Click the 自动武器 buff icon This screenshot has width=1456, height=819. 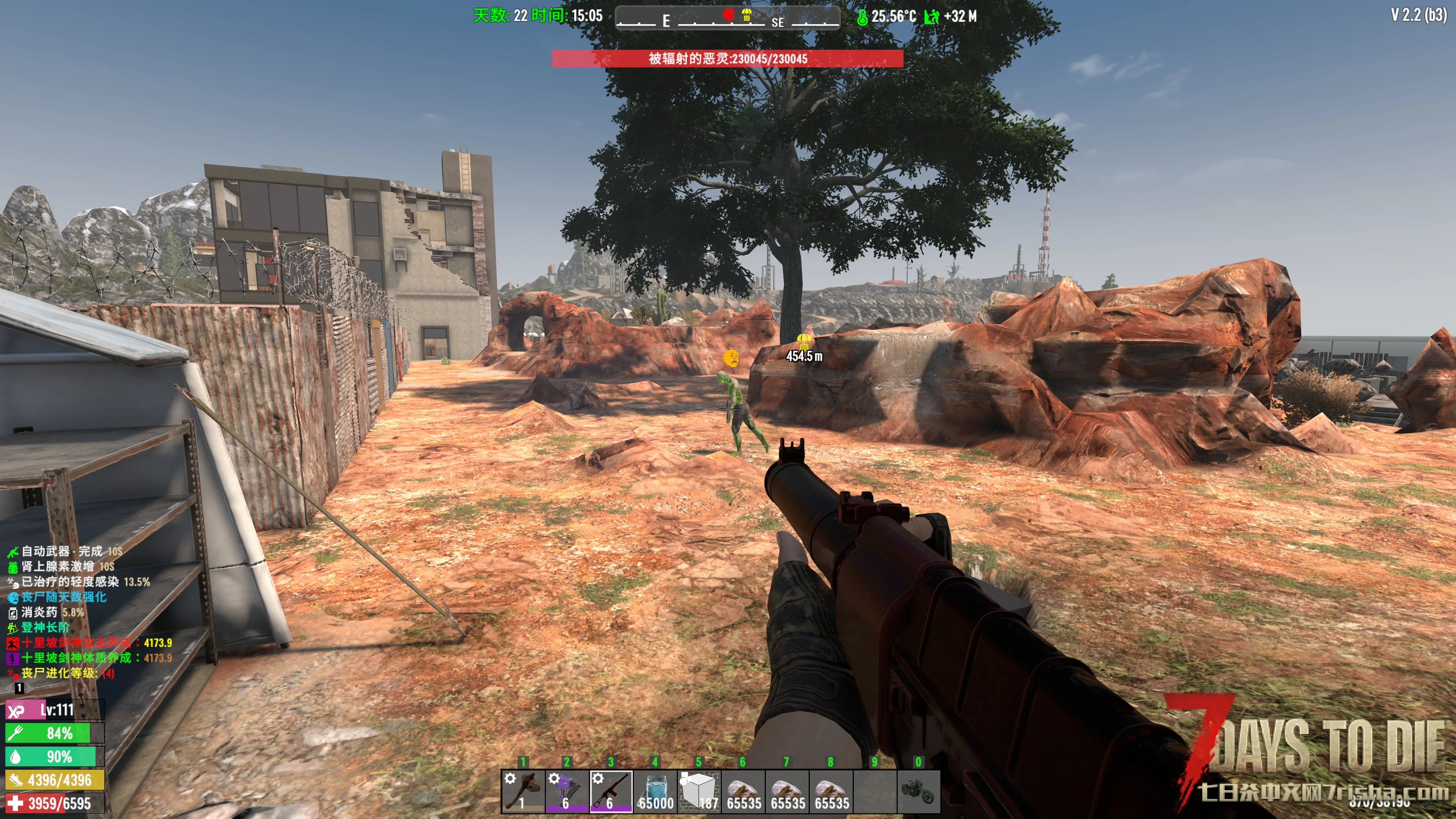pyautogui.click(x=13, y=552)
